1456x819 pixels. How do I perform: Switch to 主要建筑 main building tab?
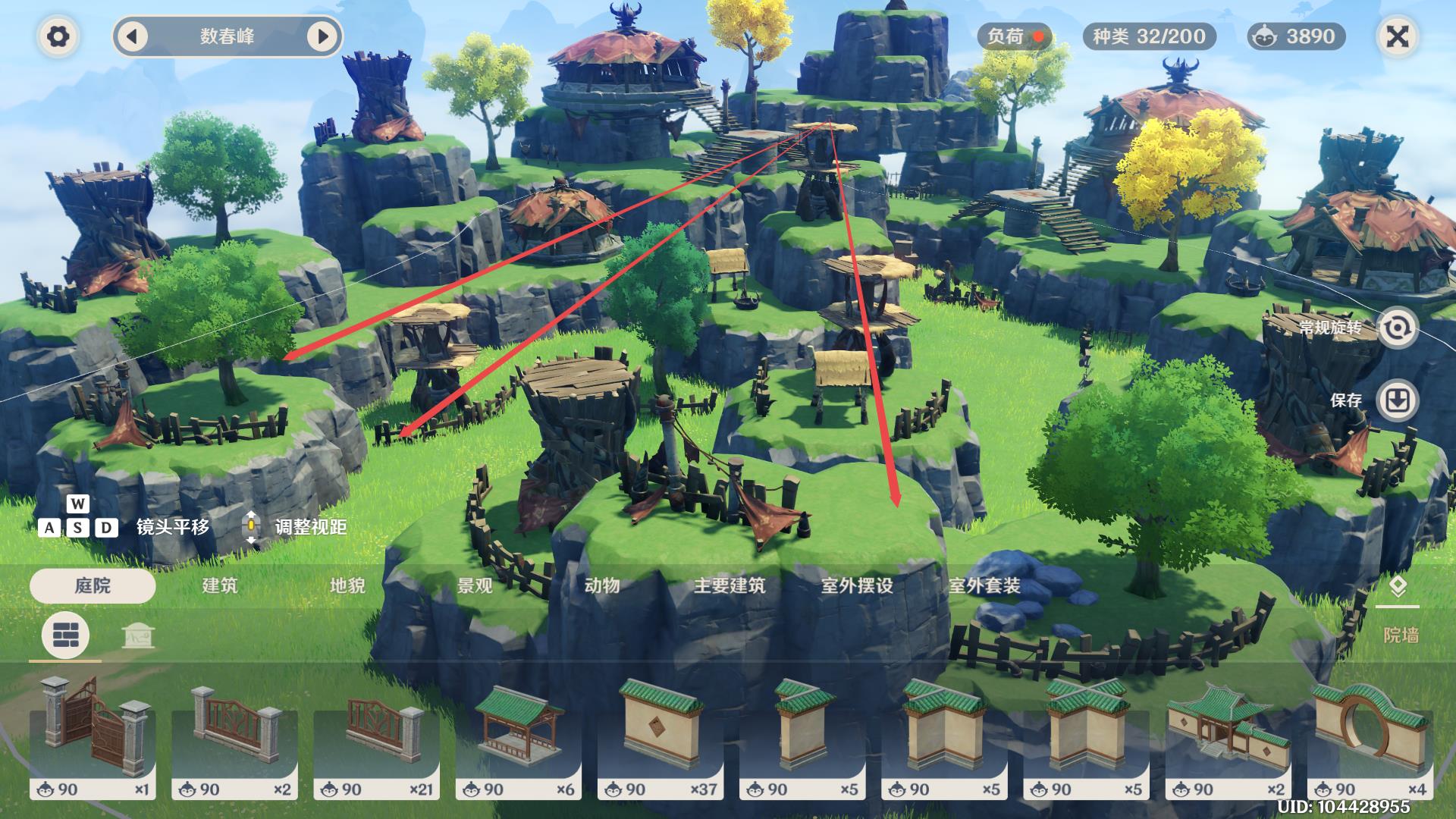click(x=730, y=585)
